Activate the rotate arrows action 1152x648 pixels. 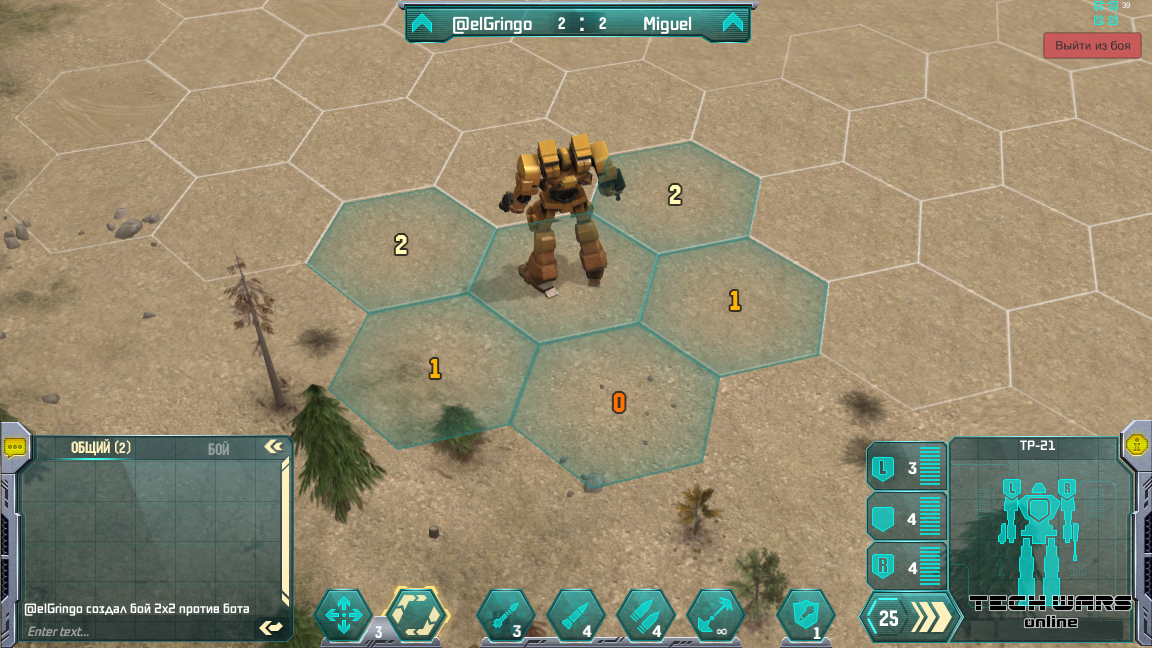(x=416, y=615)
